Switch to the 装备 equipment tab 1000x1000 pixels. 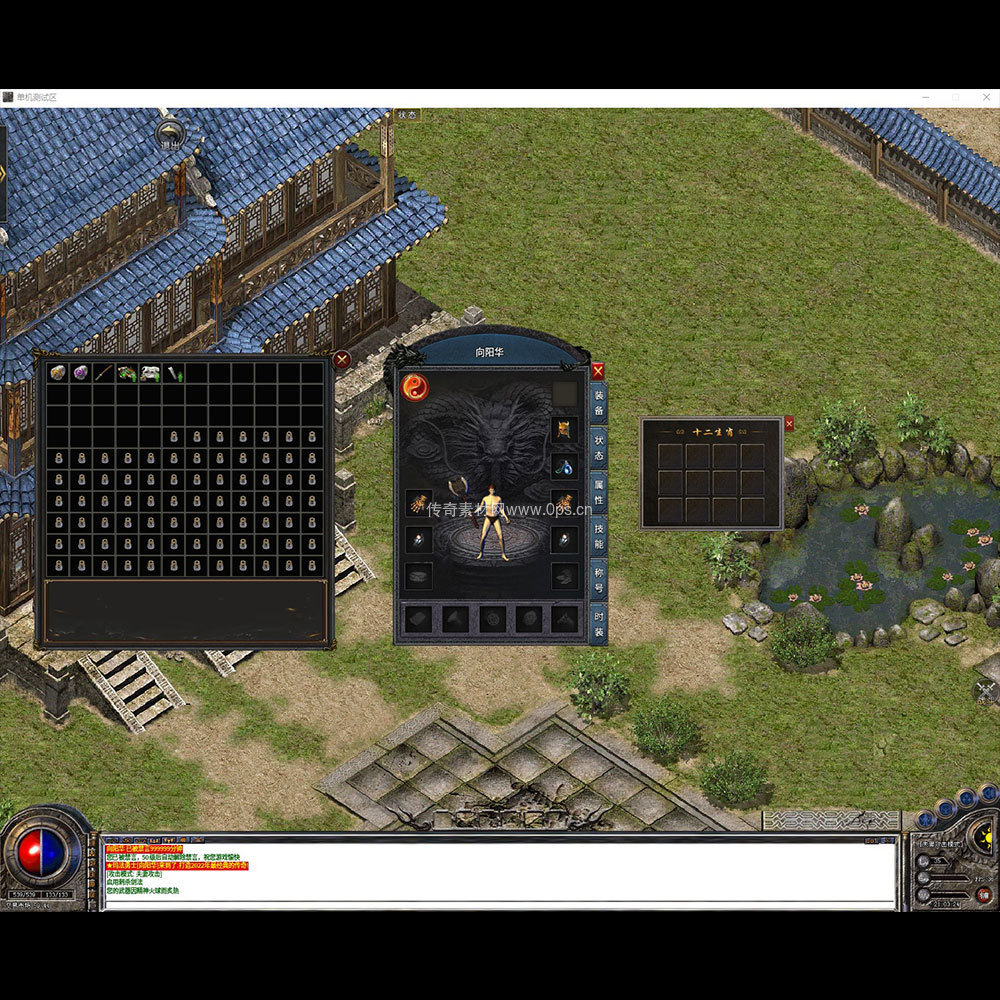point(598,403)
